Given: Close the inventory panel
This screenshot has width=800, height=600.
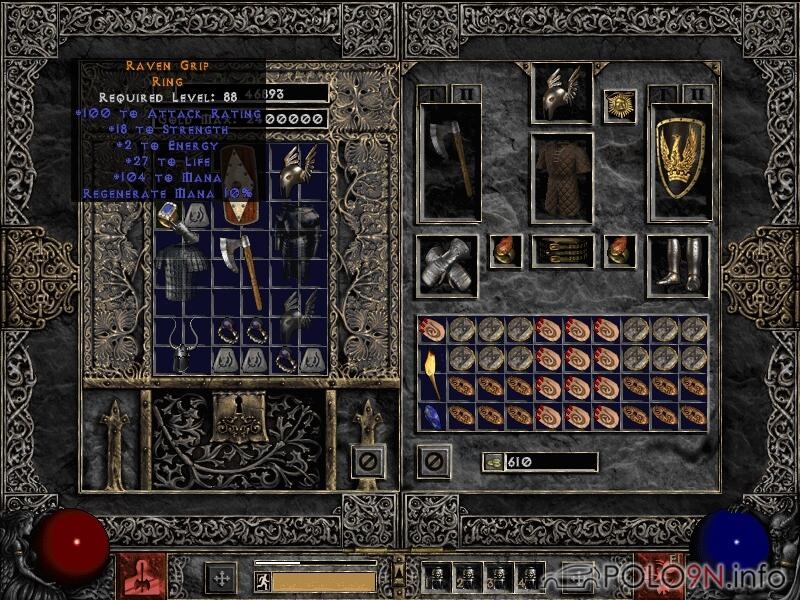Looking at the screenshot, I should [433, 461].
